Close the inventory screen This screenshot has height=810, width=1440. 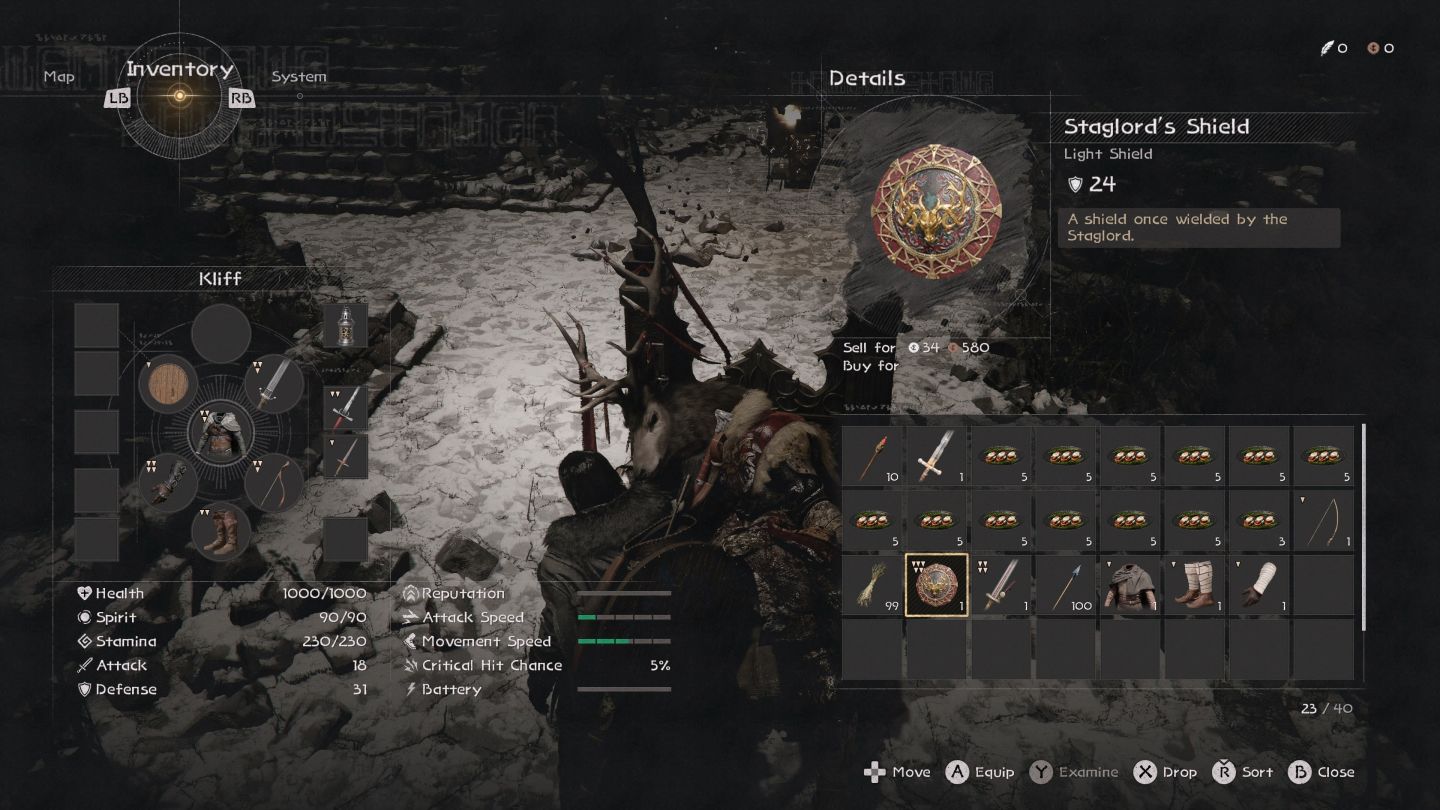pyautogui.click(x=1321, y=772)
